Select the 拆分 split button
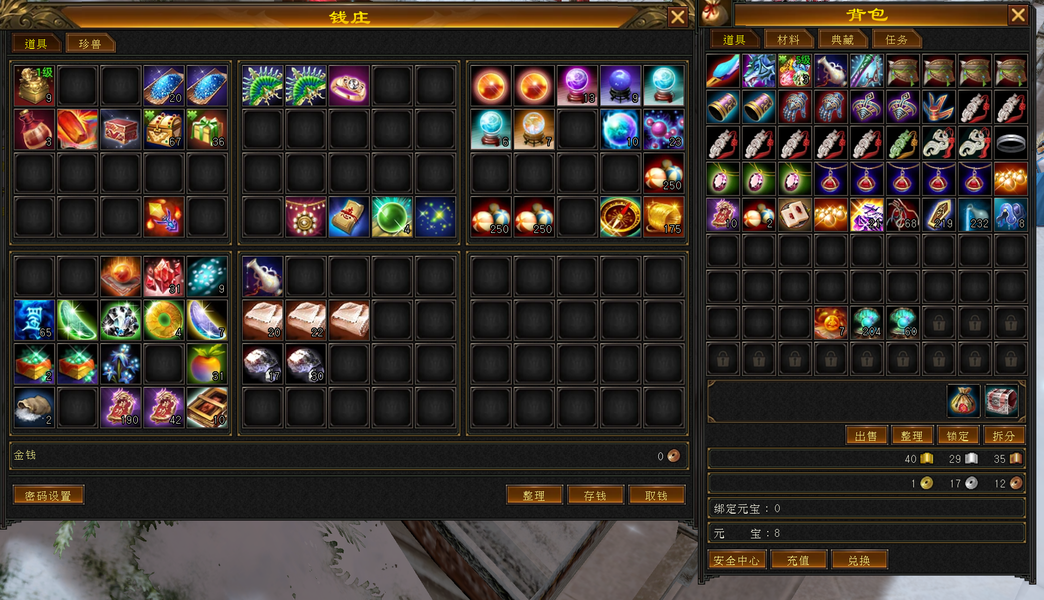This screenshot has height=600, width=1044. [x=1003, y=436]
